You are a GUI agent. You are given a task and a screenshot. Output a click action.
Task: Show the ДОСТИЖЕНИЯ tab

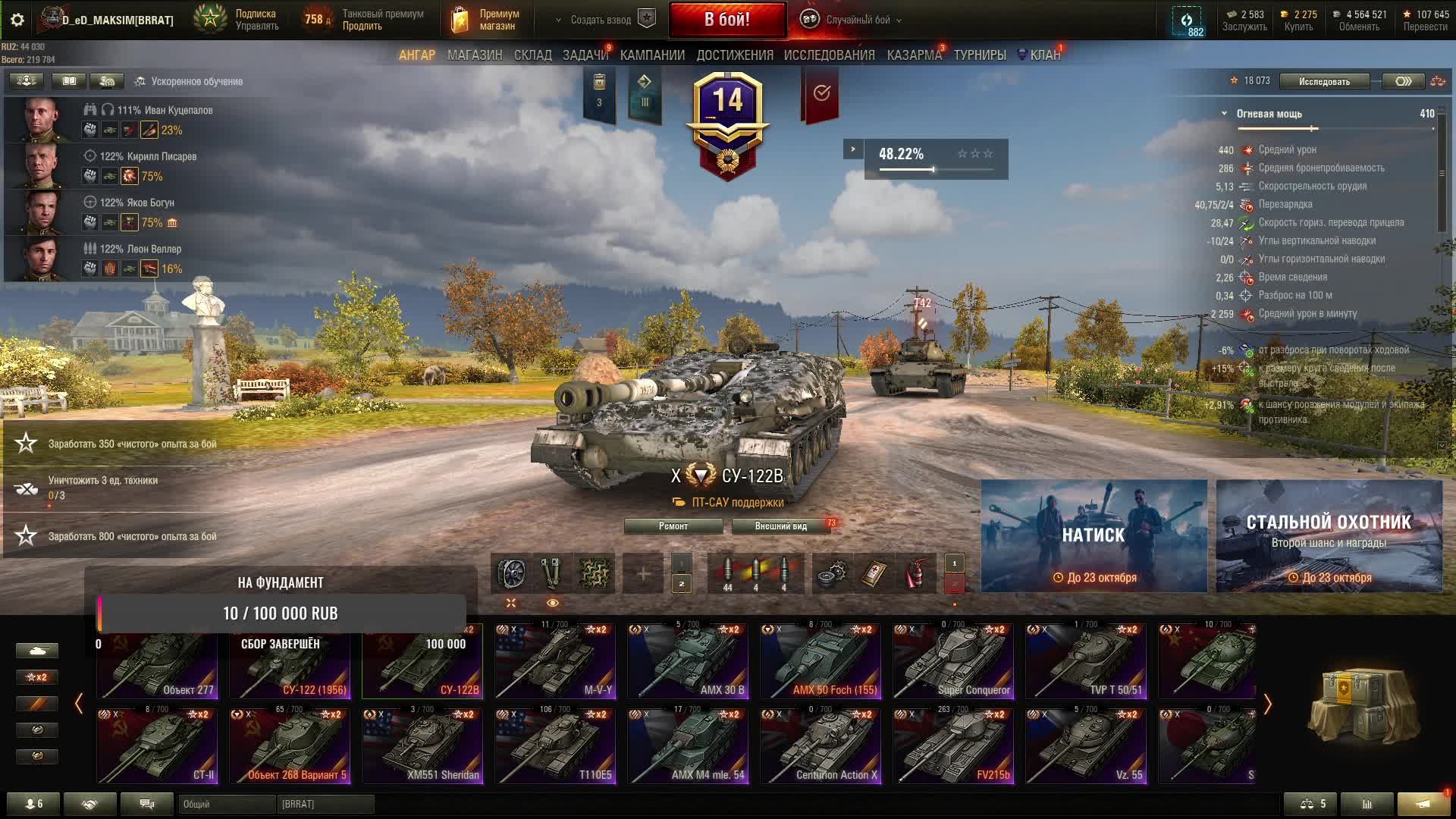[x=735, y=55]
